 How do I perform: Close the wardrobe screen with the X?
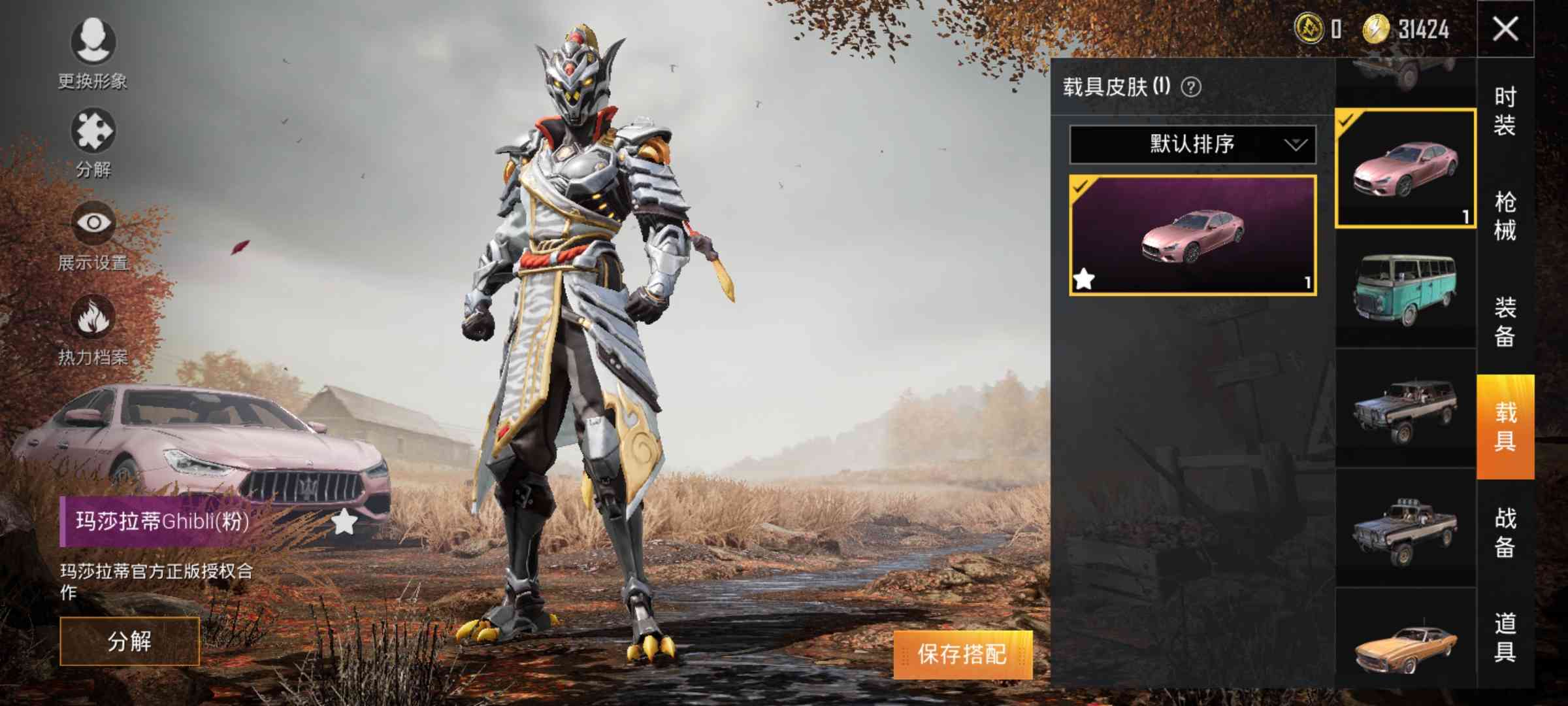point(1505,29)
